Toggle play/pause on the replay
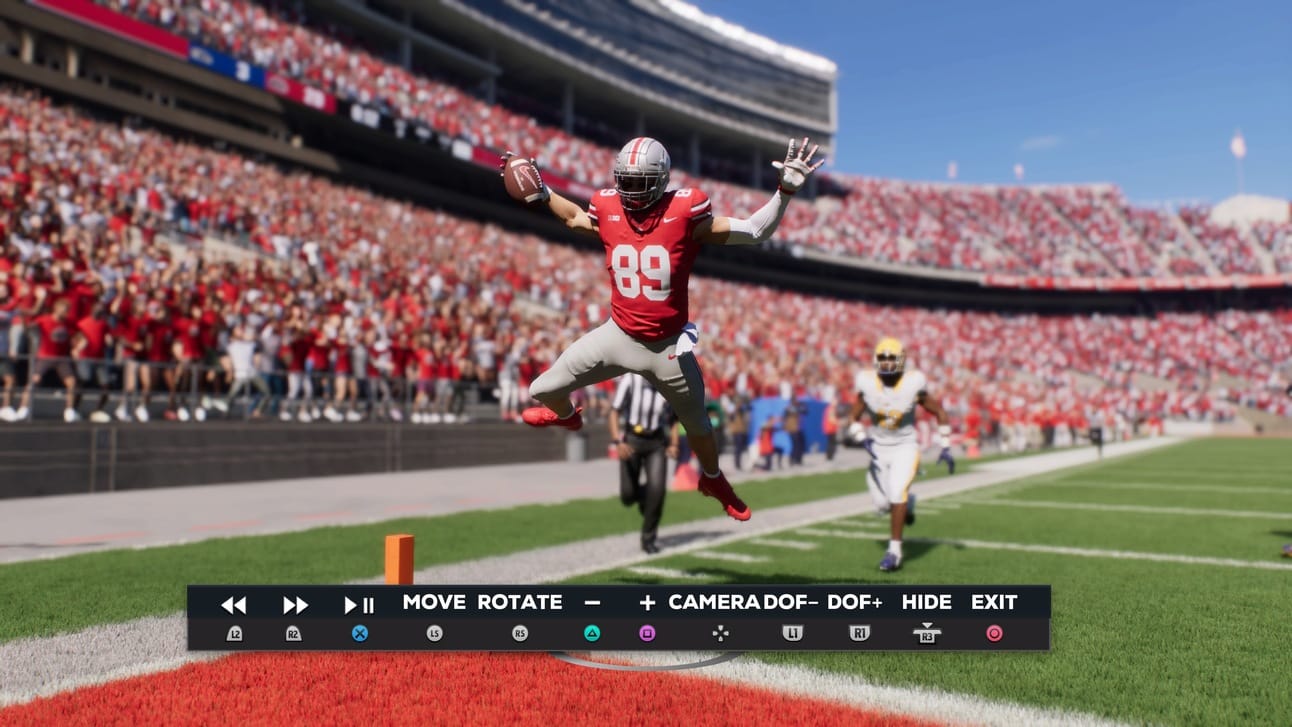Screen dimensions: 1292x727 tap(359, 604)
